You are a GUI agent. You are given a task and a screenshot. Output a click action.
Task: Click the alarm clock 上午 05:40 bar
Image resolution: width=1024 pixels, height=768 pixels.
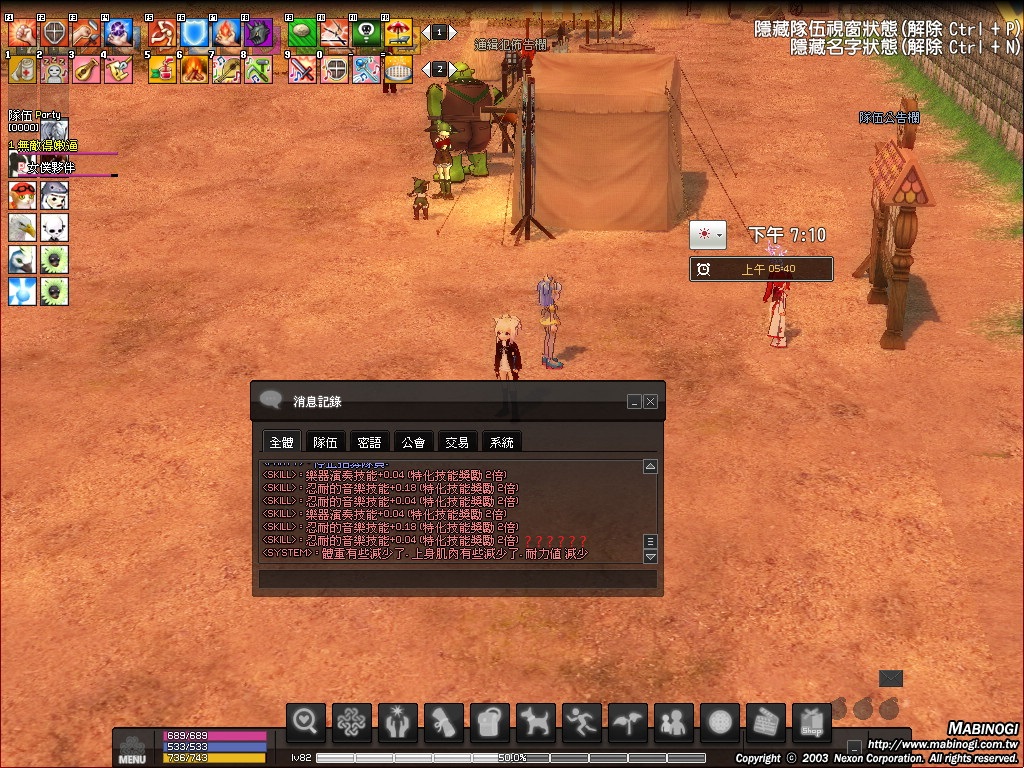(x=761, y=269)
